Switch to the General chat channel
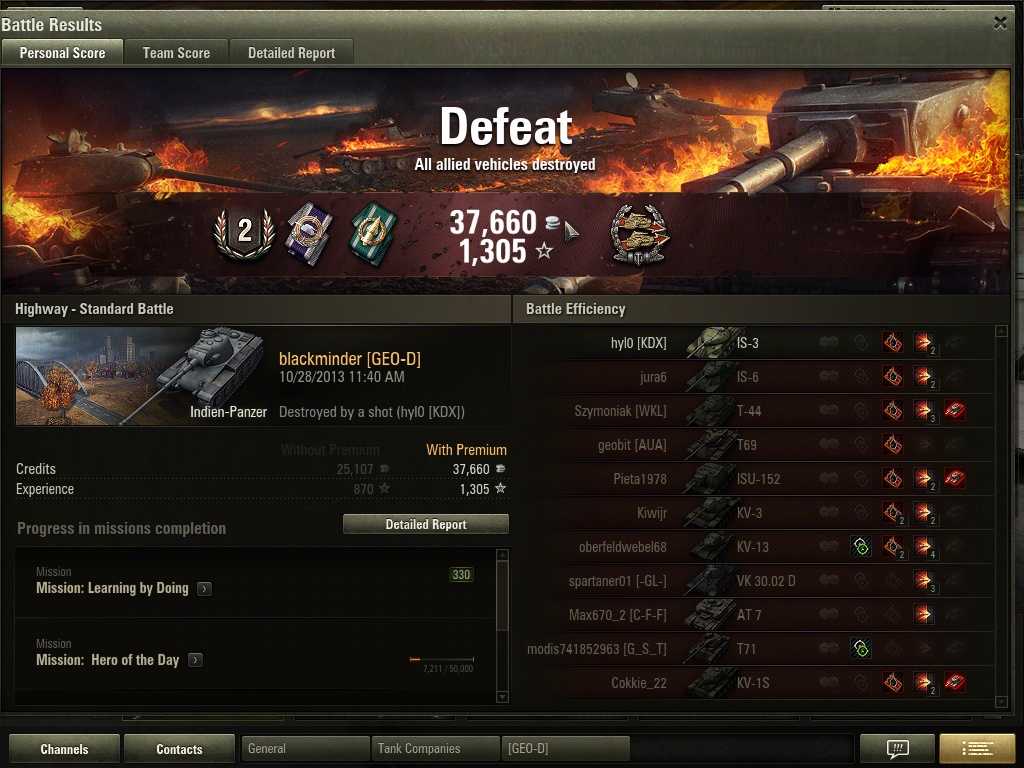 pos(305,748)
